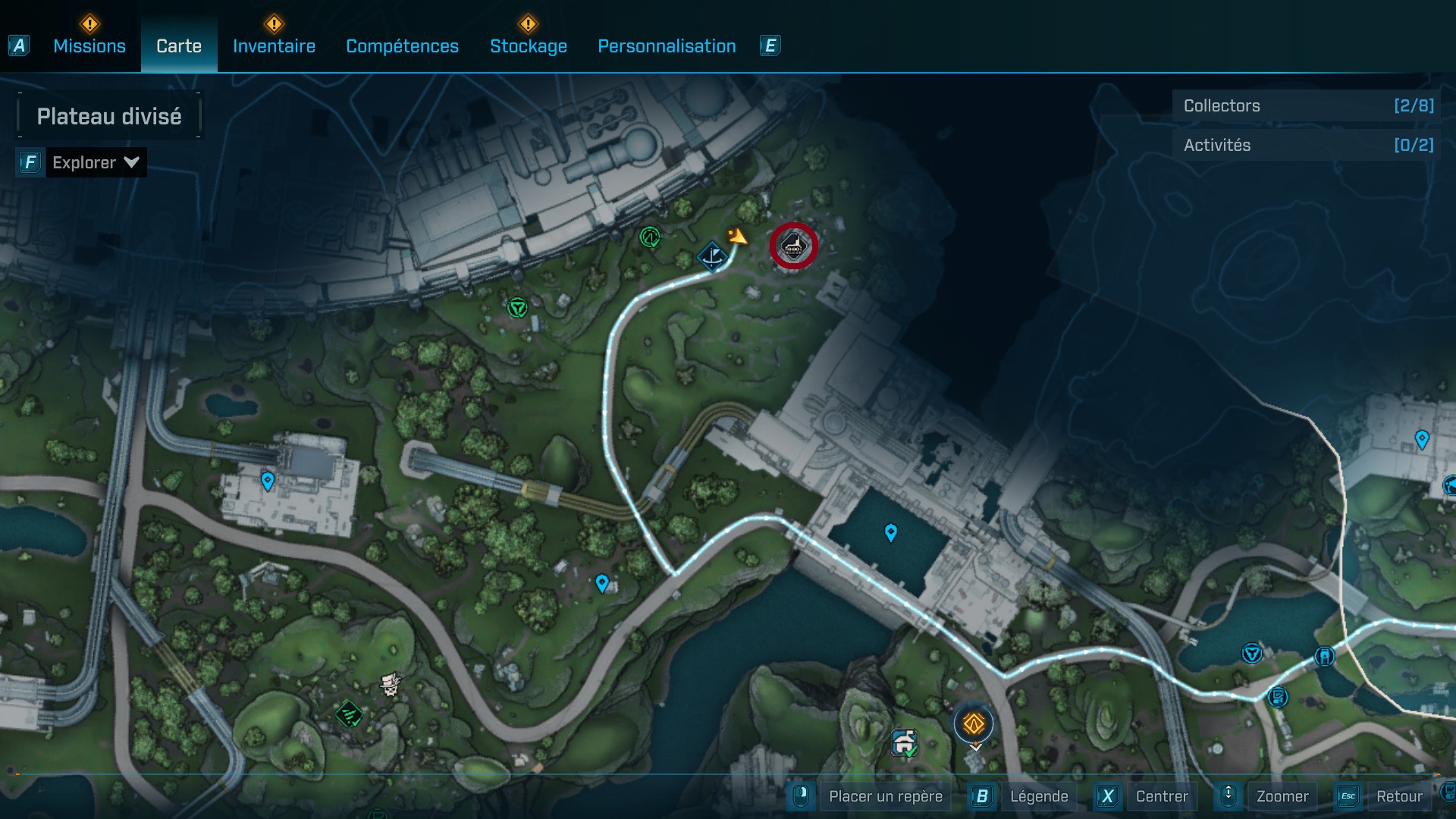Switch to the Missions tab

click(x=89, y=45)
